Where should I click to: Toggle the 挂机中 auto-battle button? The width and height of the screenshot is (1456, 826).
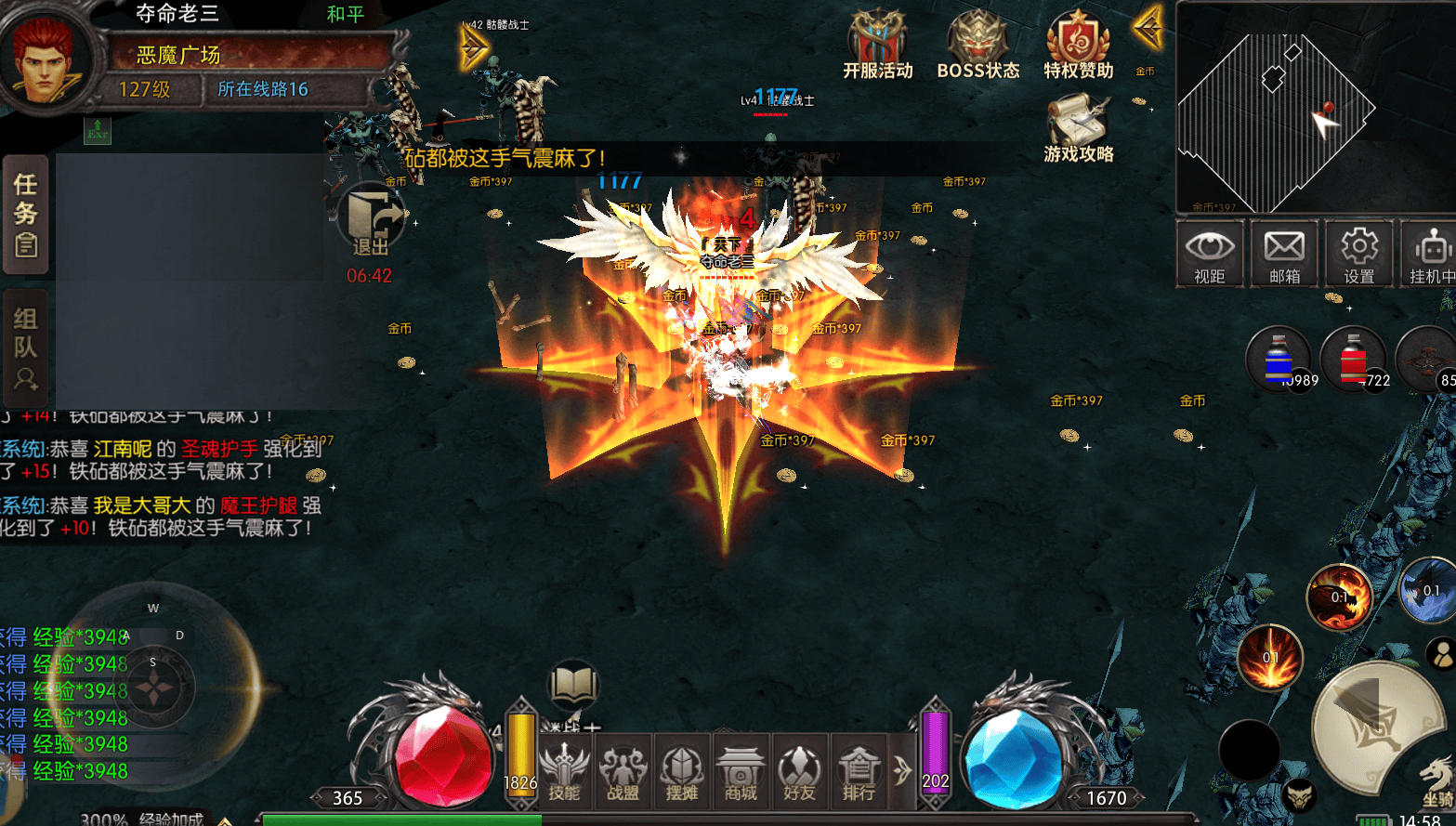(x=1430, y=253)
